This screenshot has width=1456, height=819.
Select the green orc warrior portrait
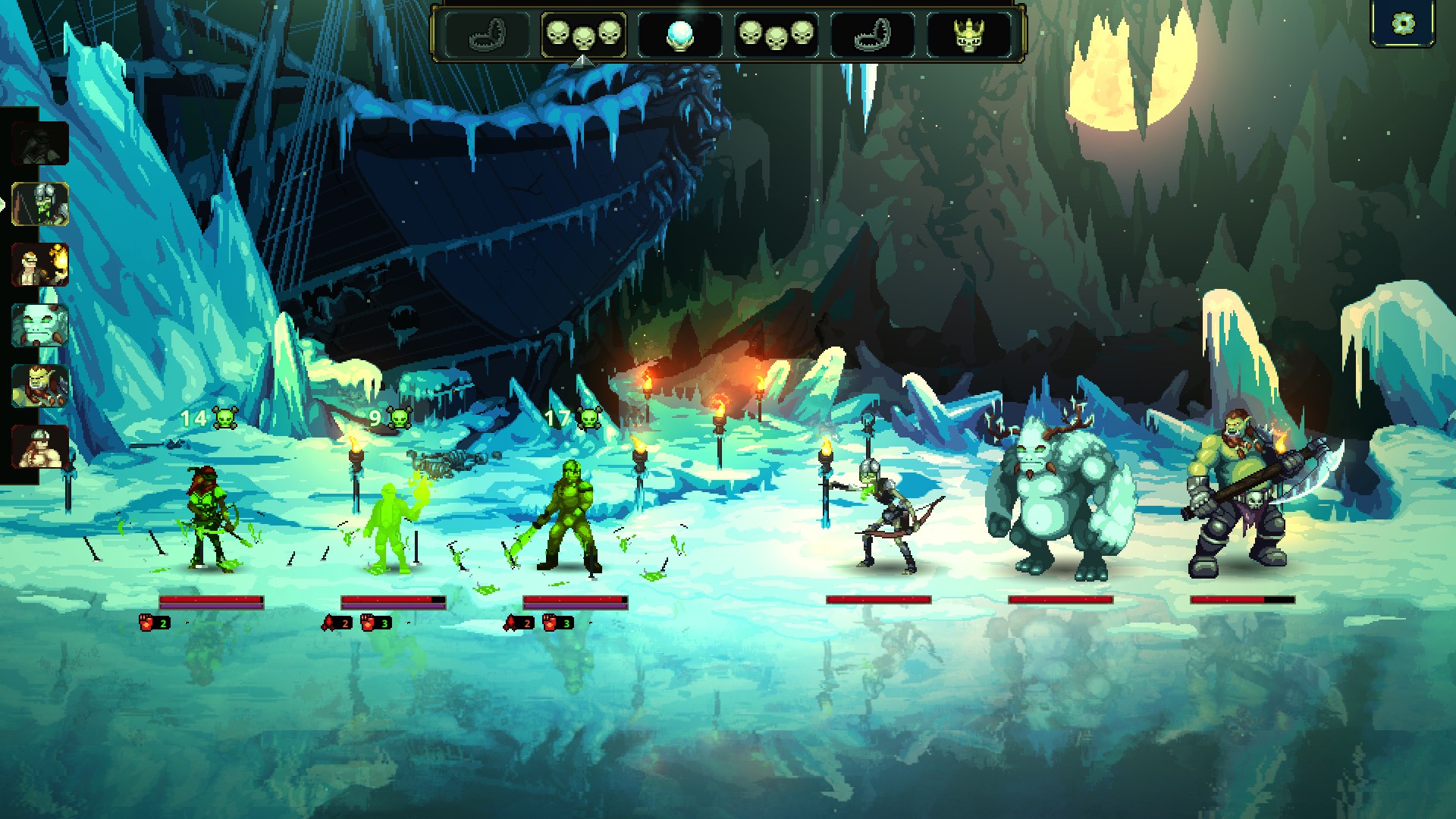40,385
